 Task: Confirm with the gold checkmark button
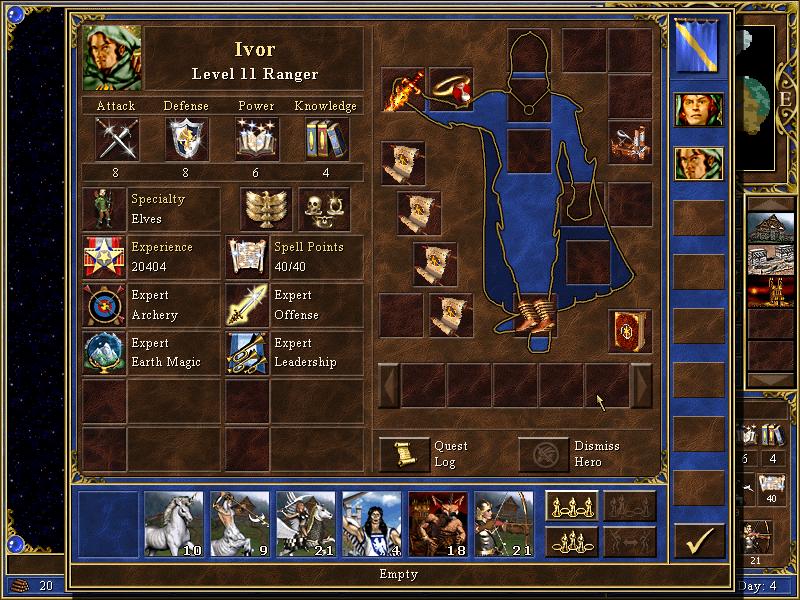(x=698, y=542)
